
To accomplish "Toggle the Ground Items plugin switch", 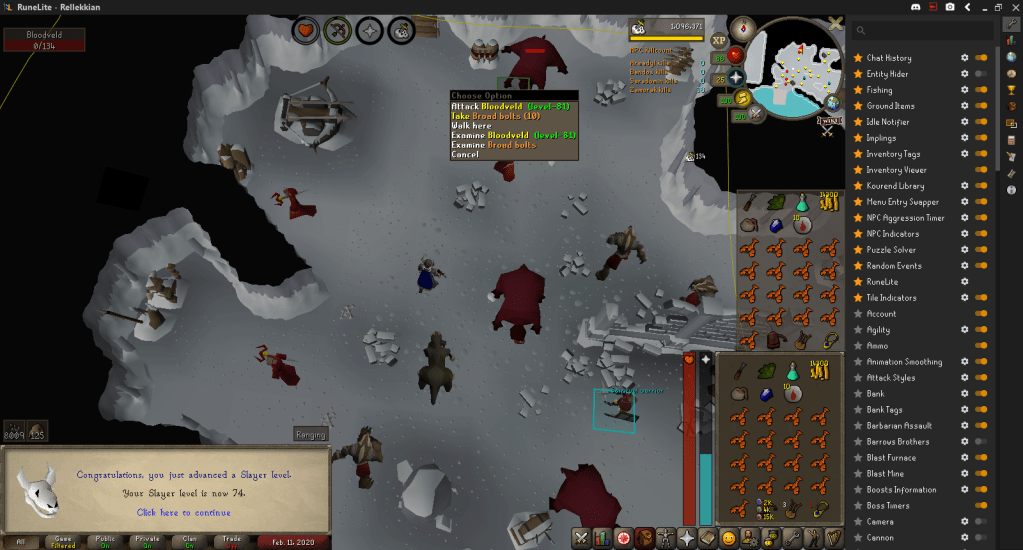I will [x=981, y=106].
